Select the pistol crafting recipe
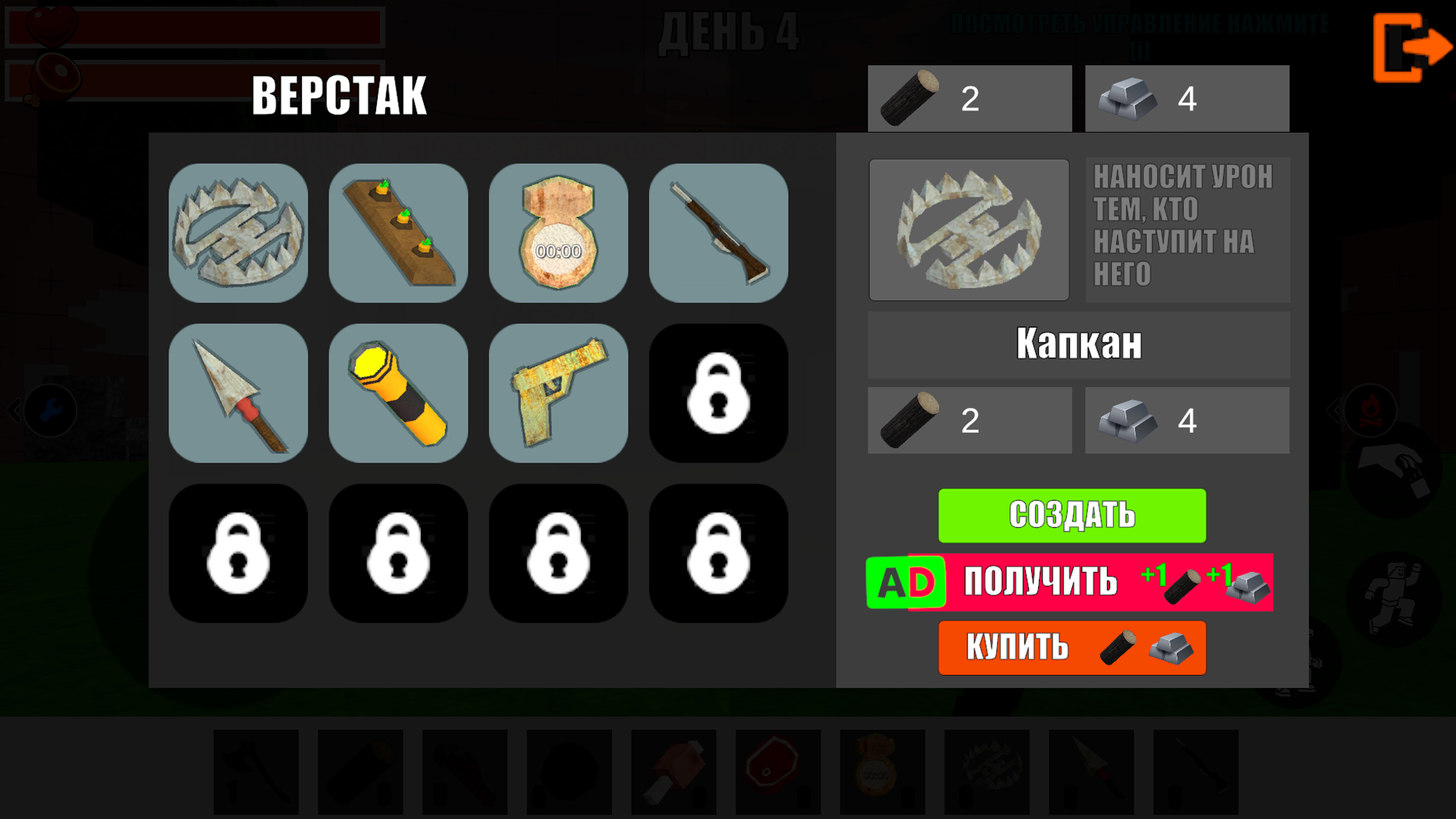This screenshot has width=1456, height=819. coord(558,392)
